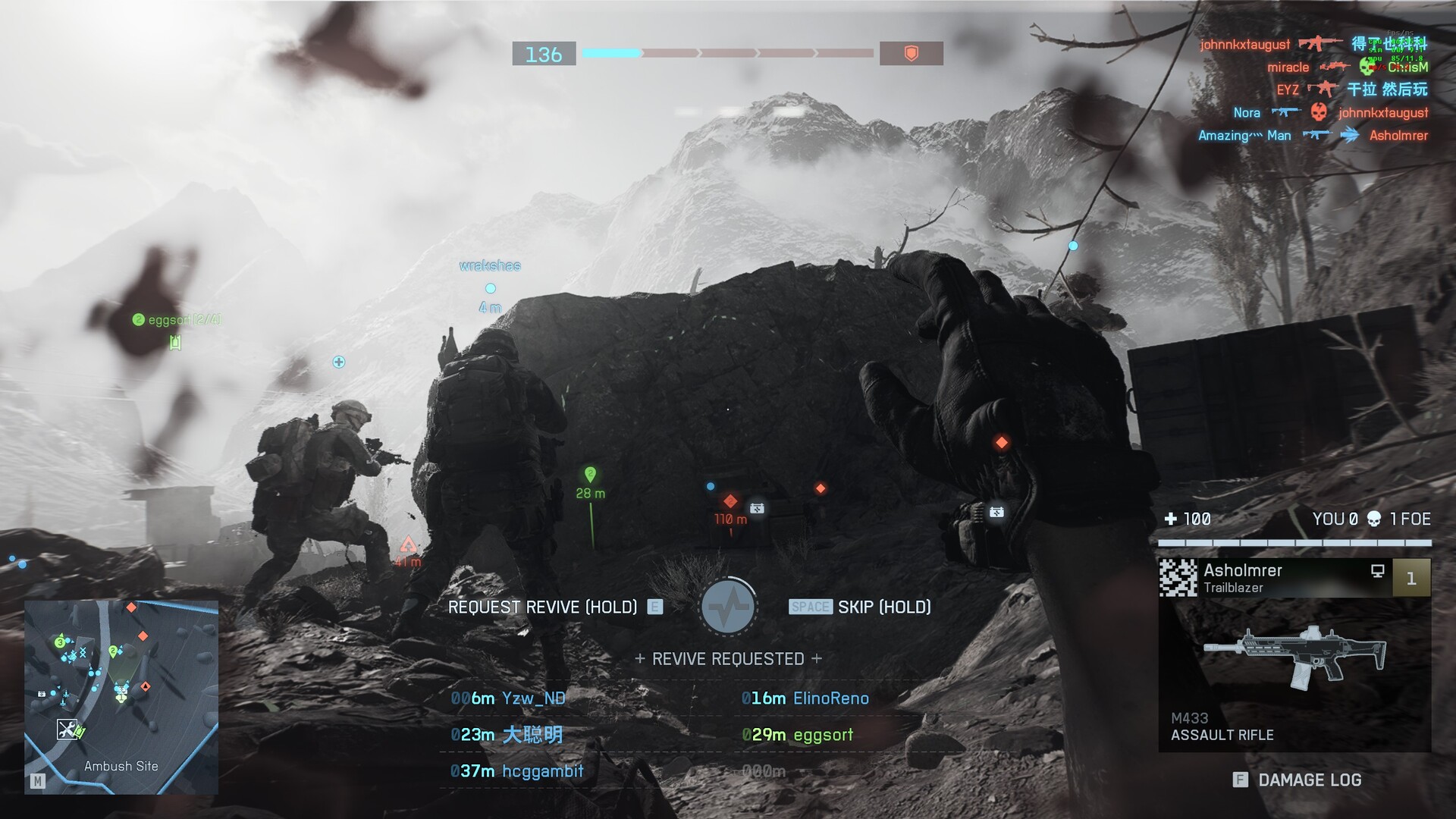Select the green 28 m squad objective marker
Image resolution: width=1456 pixels, height=819 pixels.
(590, 475)
